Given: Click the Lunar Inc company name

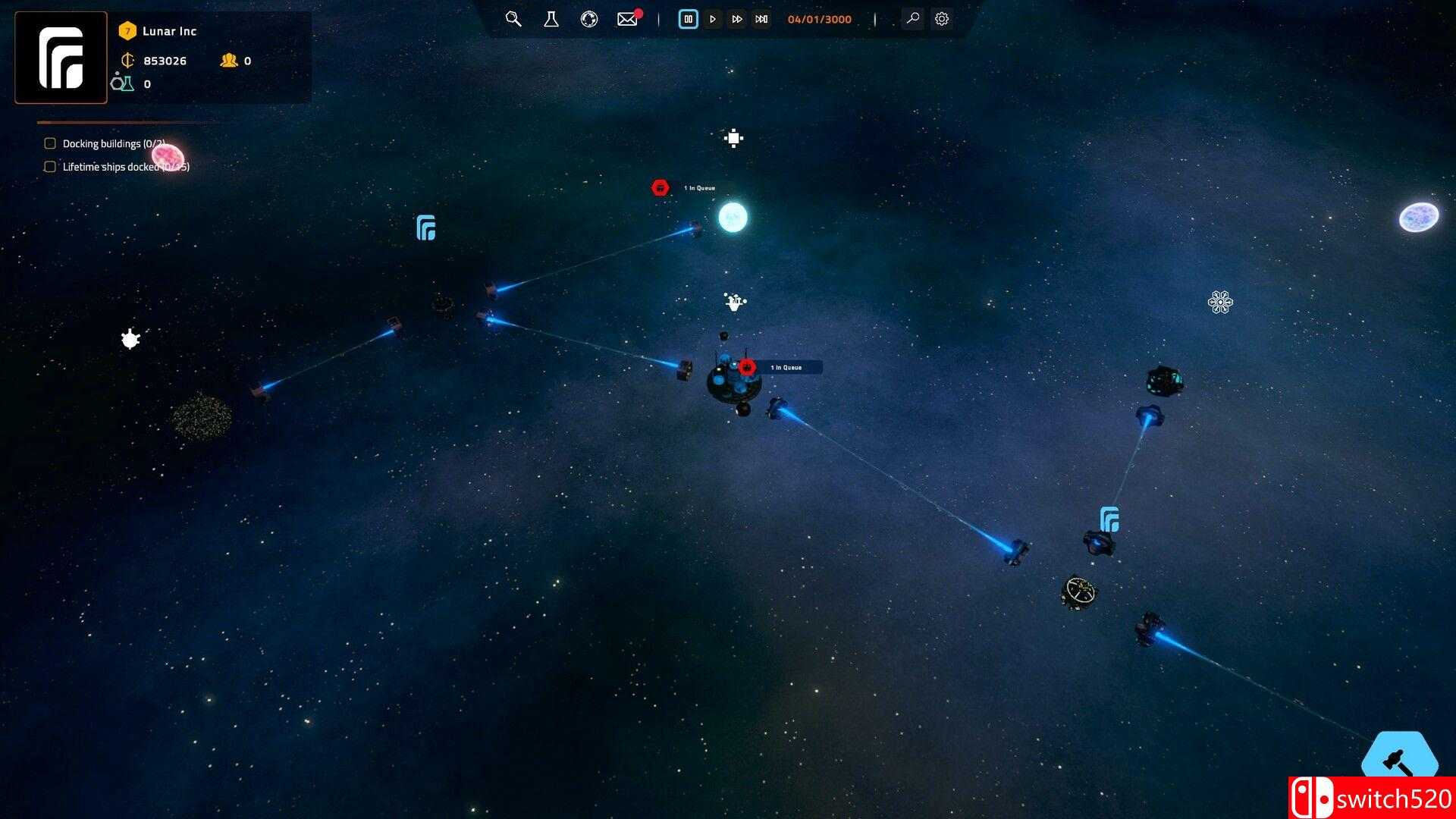Looking at the screenshot, I should click(x=170, y=31).
